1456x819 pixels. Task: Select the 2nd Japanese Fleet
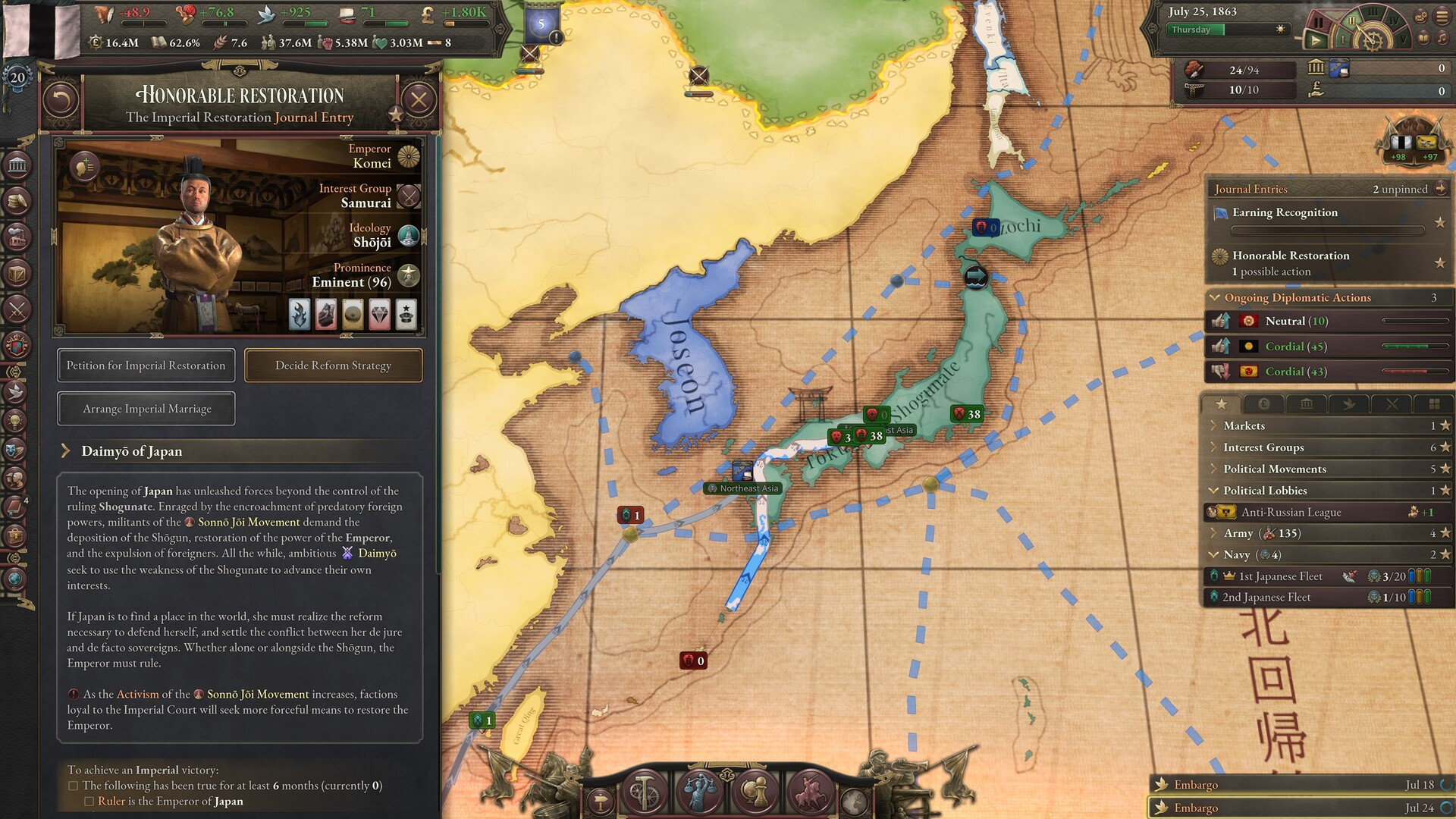(x=1266, y=598)
